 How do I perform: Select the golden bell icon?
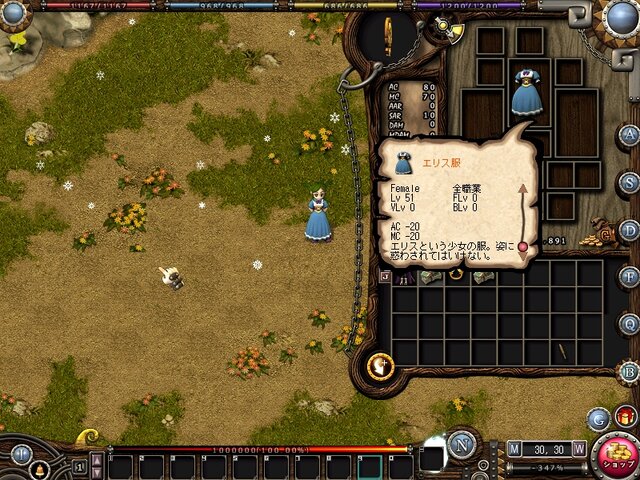[x=42, y=468]
